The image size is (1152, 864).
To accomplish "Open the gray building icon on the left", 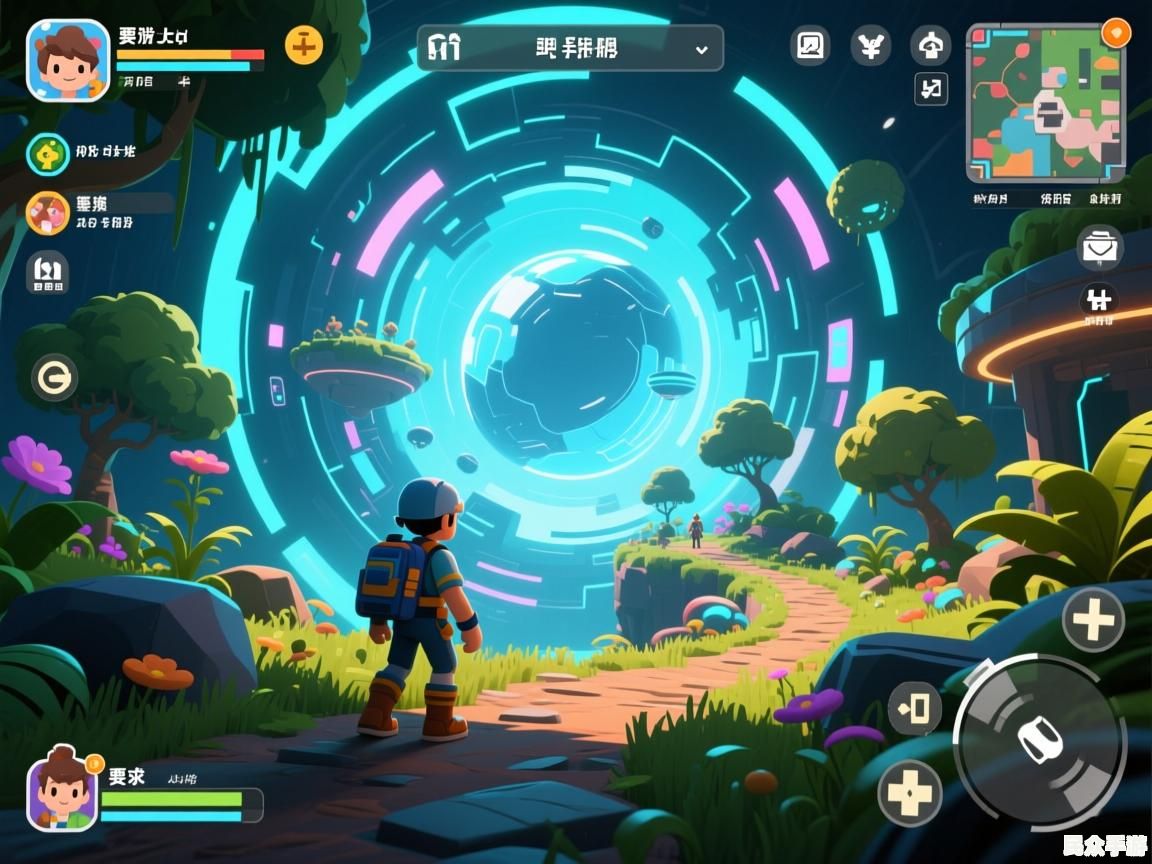I will (x=47, y=271).
